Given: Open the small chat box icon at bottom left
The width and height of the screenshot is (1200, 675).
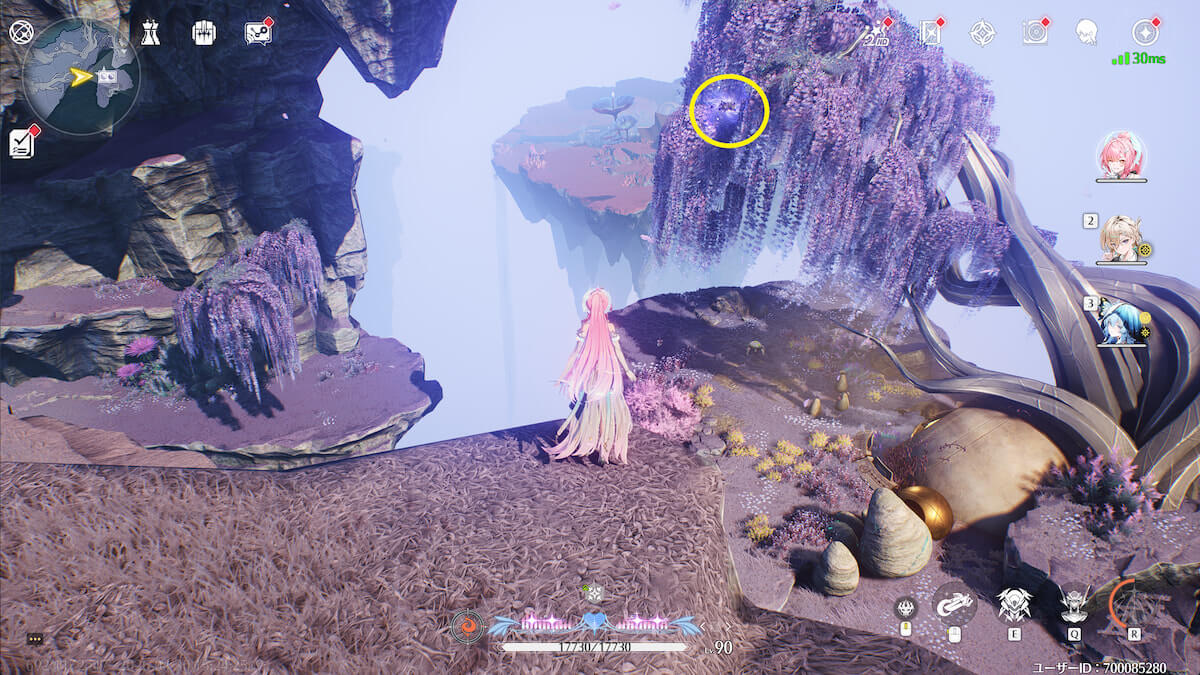Looking at the screenshot, I should pyautogui.click(x=35, y=638).
